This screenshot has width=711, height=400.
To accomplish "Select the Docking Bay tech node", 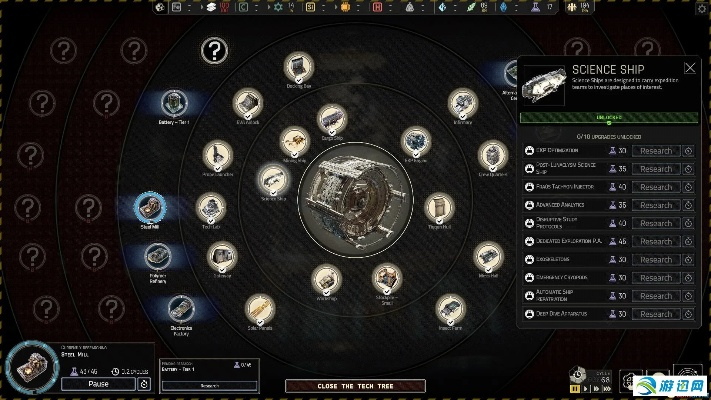I will [x=299, y=67].
